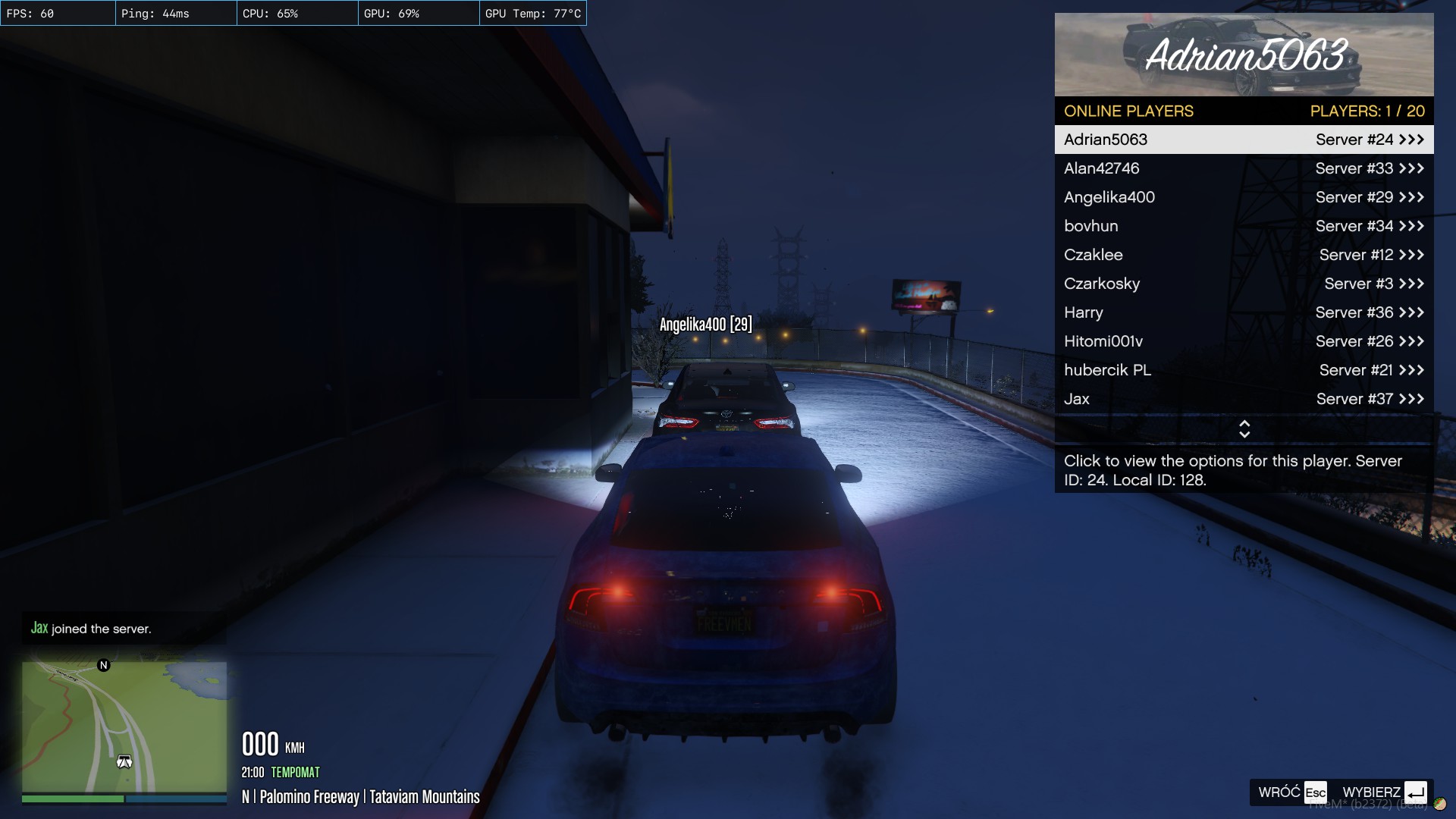Choose the hubercik PL row
Viewport: 1456px width, 819px height.
point(1244,370)
